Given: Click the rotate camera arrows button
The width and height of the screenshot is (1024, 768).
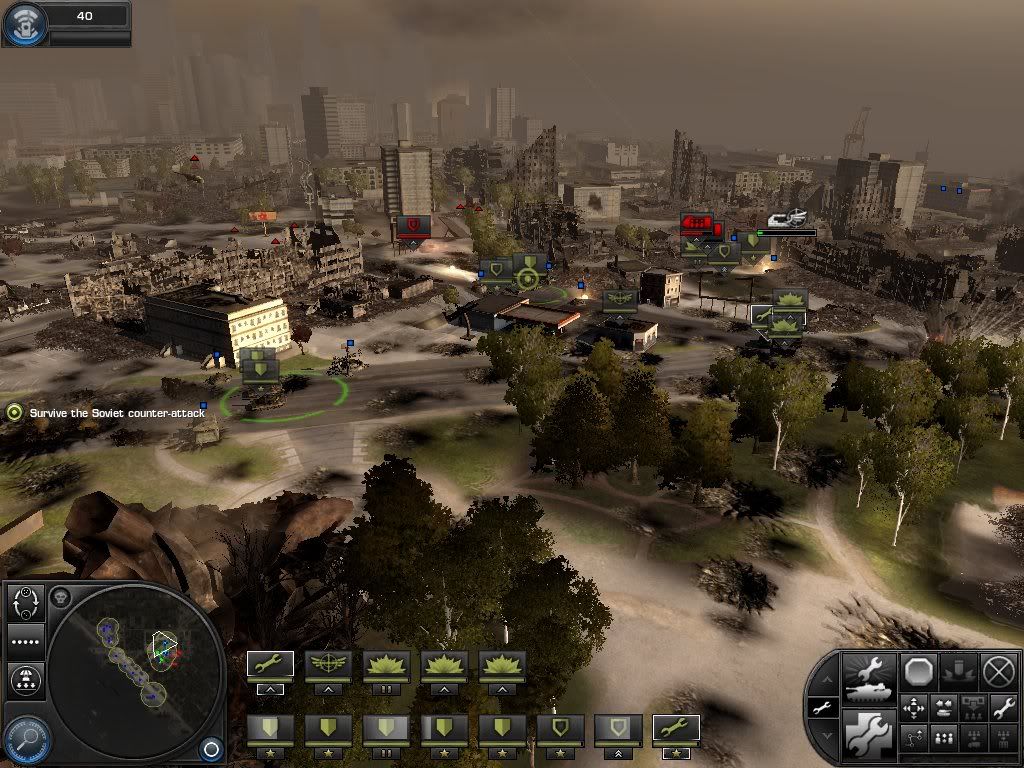Looking at the screenshot, I should [x=25, y=601].
